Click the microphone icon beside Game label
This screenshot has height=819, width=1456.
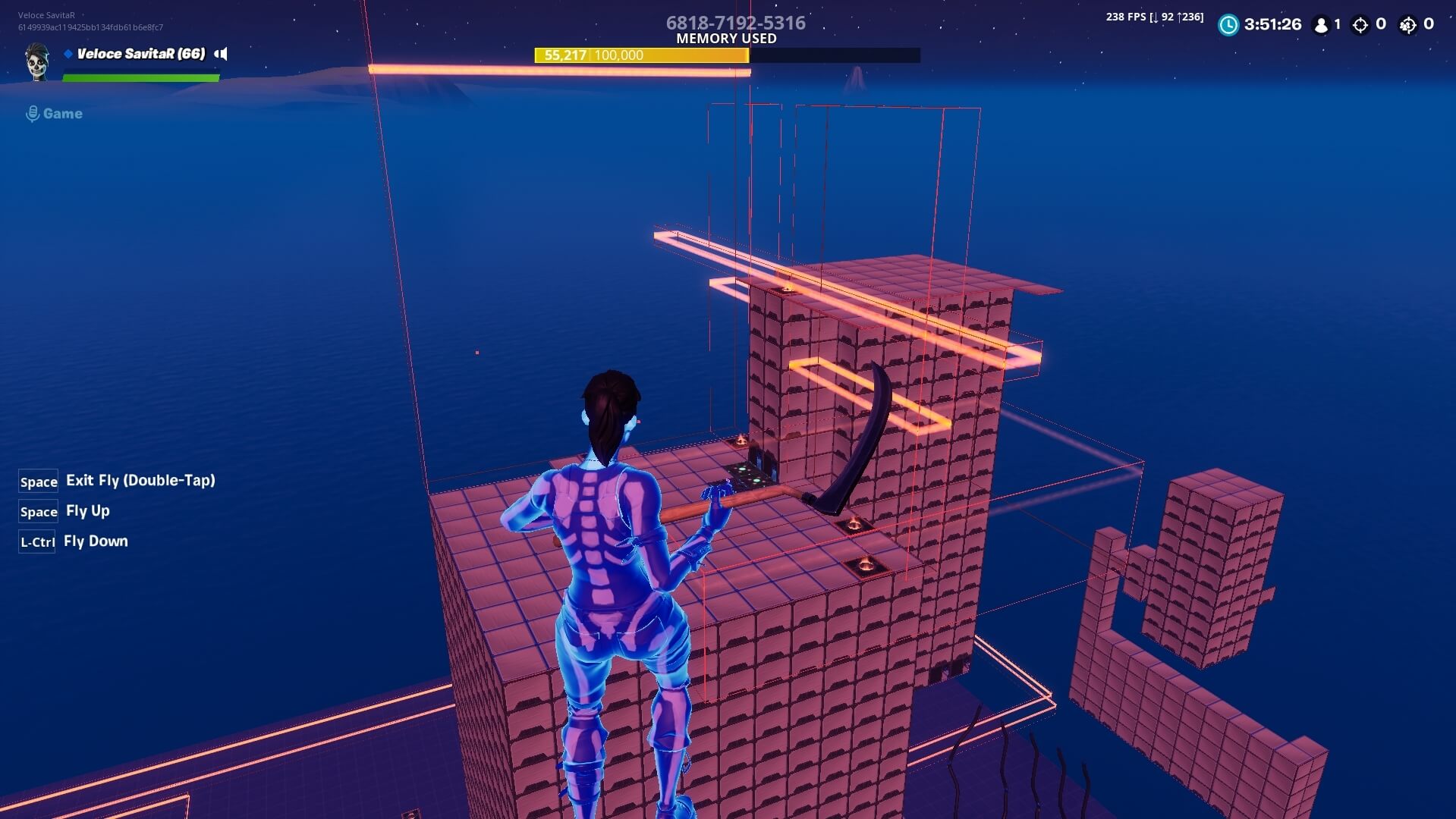click(32, 113)
